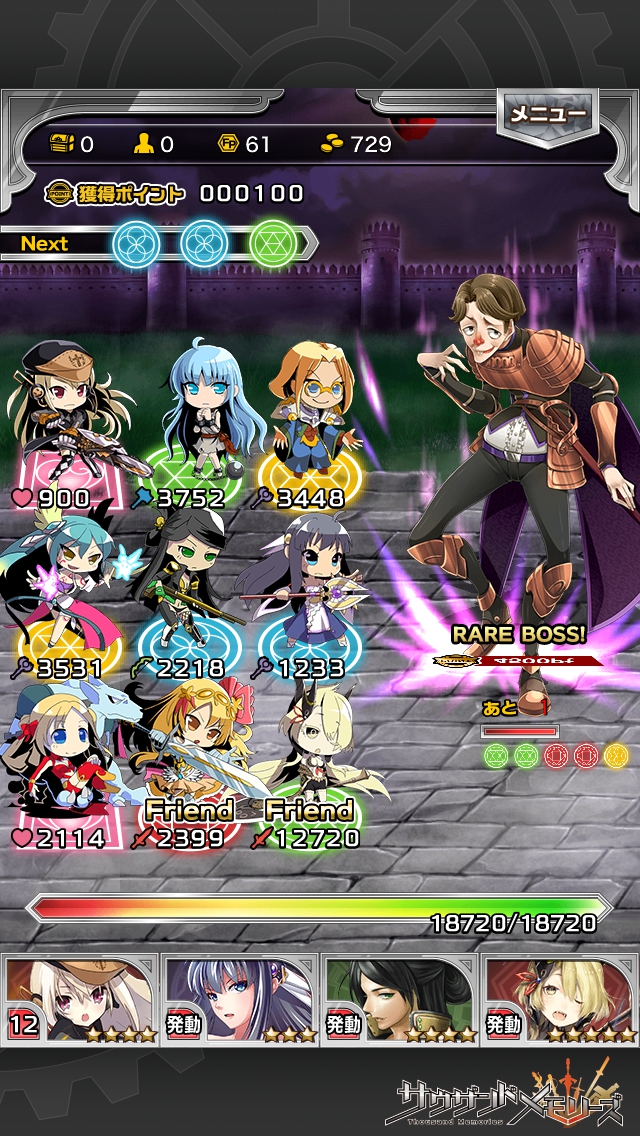
Task: Activate the black-haired man's 発動 skill portrait
Action: 400,998
